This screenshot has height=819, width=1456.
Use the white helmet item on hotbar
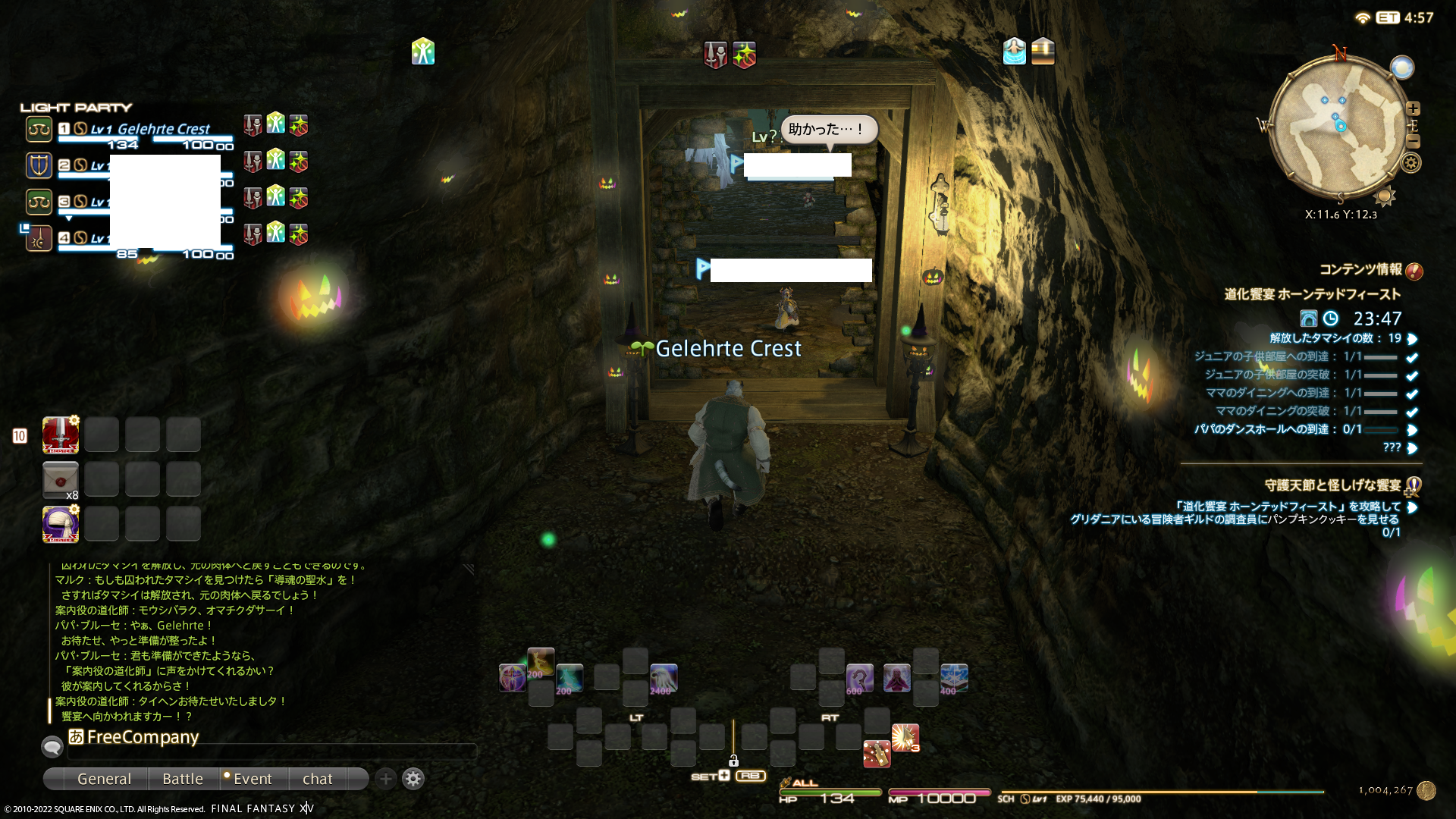coord(61,524)
